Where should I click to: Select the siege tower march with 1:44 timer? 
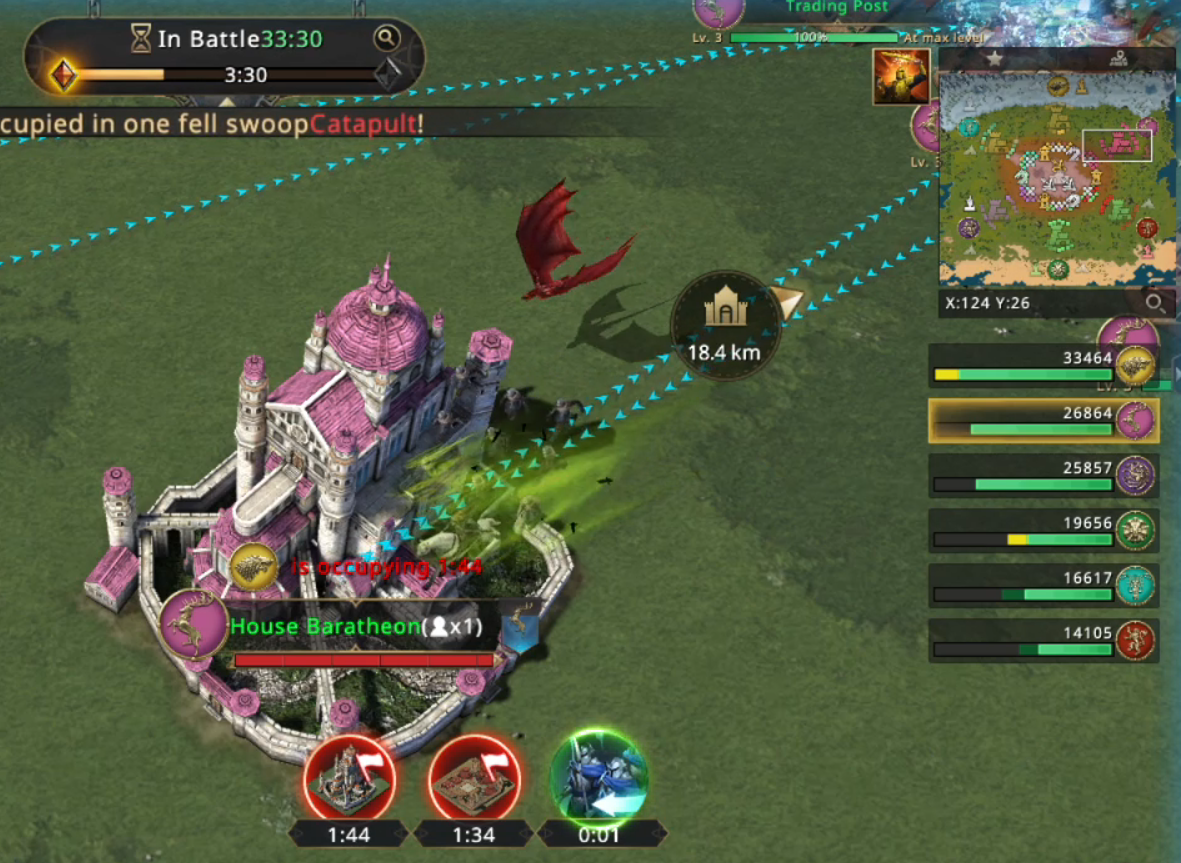(x=350, y=778)
